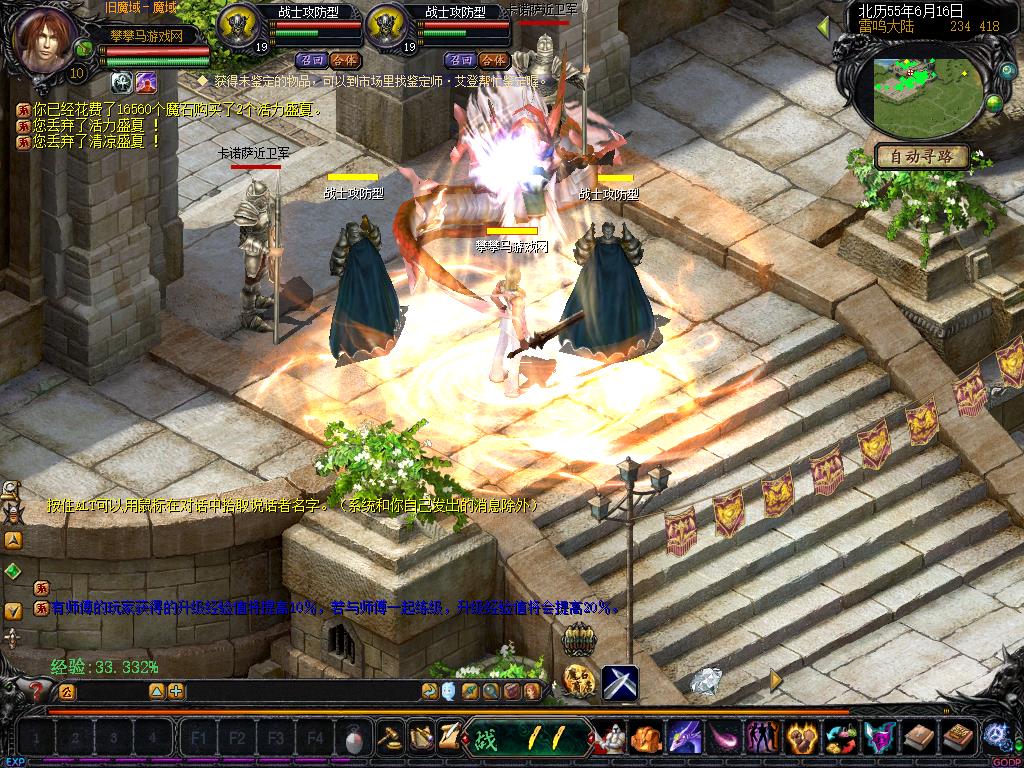This screenshot has height=768, width=1024.
Task: Click the 自动寻路 auto-pathfinding button
Action: coord(922,156)
